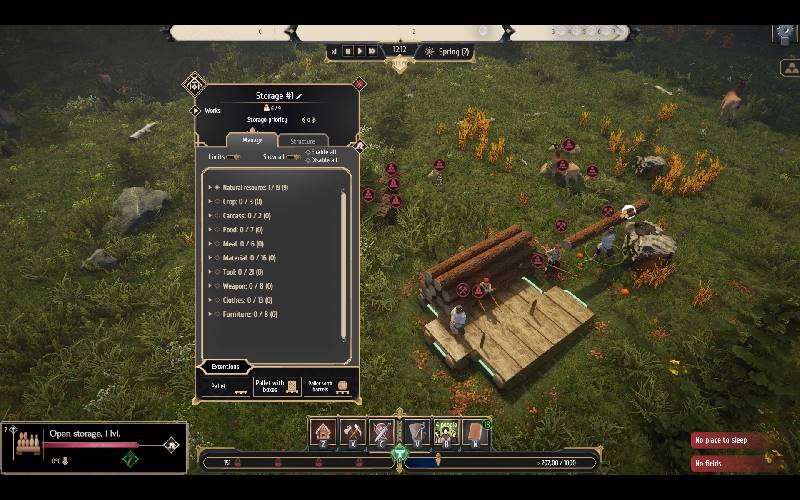Expand the Material category

point(210,257)
